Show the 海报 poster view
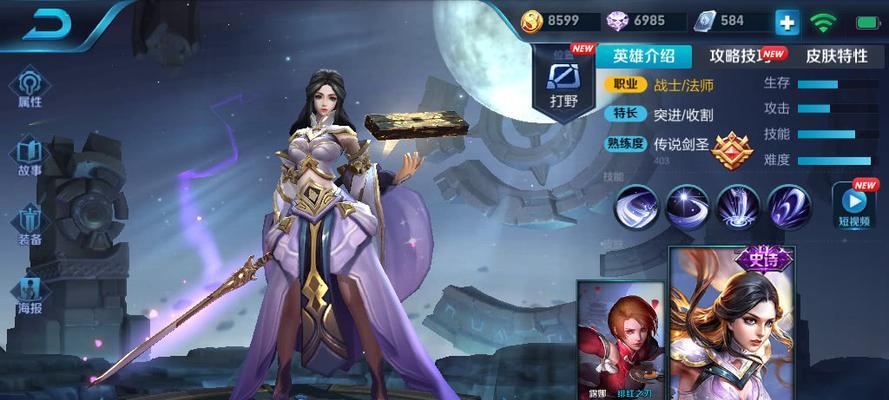Viewport: 889px width, 400px height. [30, 294]
